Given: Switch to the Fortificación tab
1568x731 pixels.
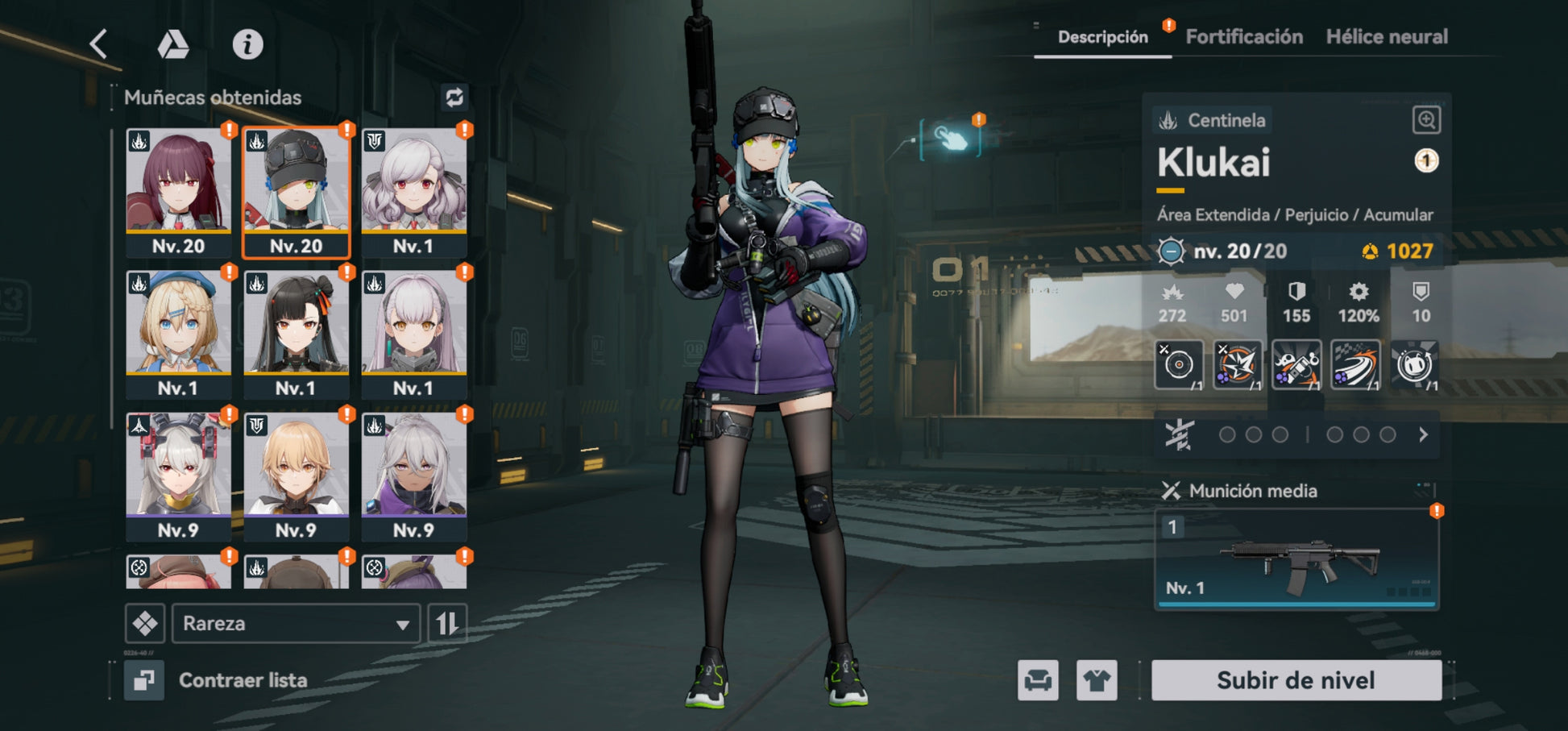Looking at the screenshot, I should click(x=1244, y=37).
